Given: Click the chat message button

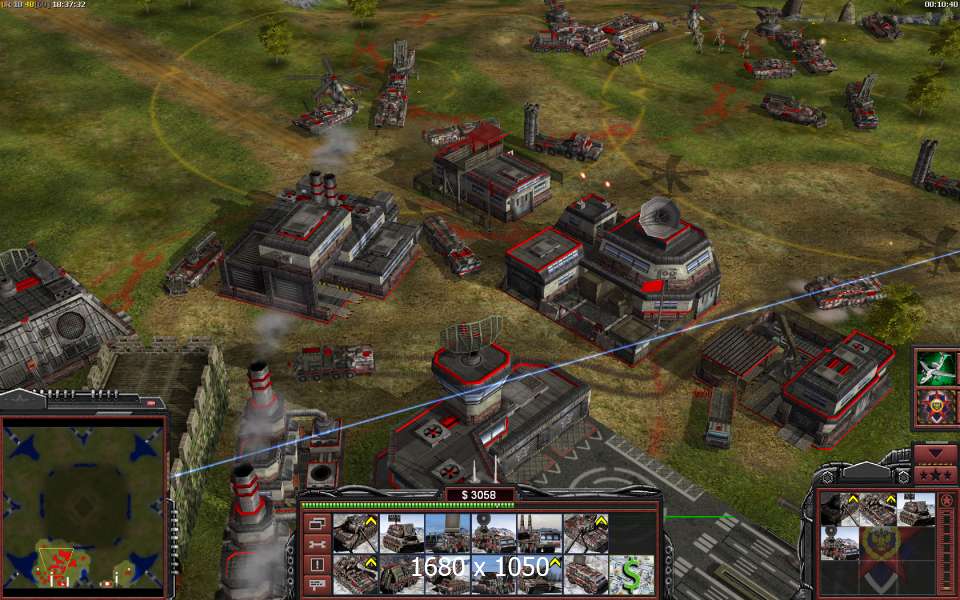Looking at the screenshot, I should click(318, 585).
